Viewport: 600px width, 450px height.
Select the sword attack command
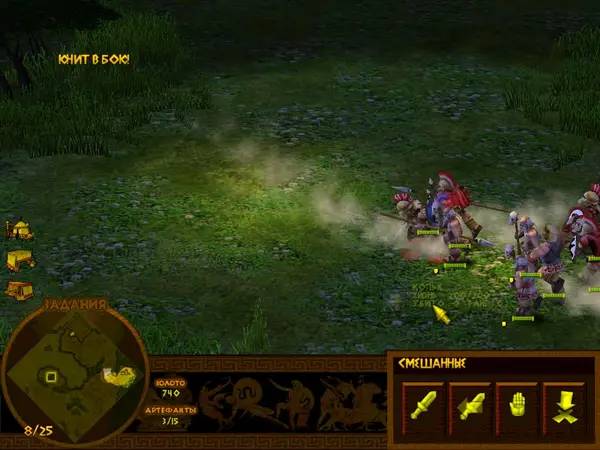[424, 406]
